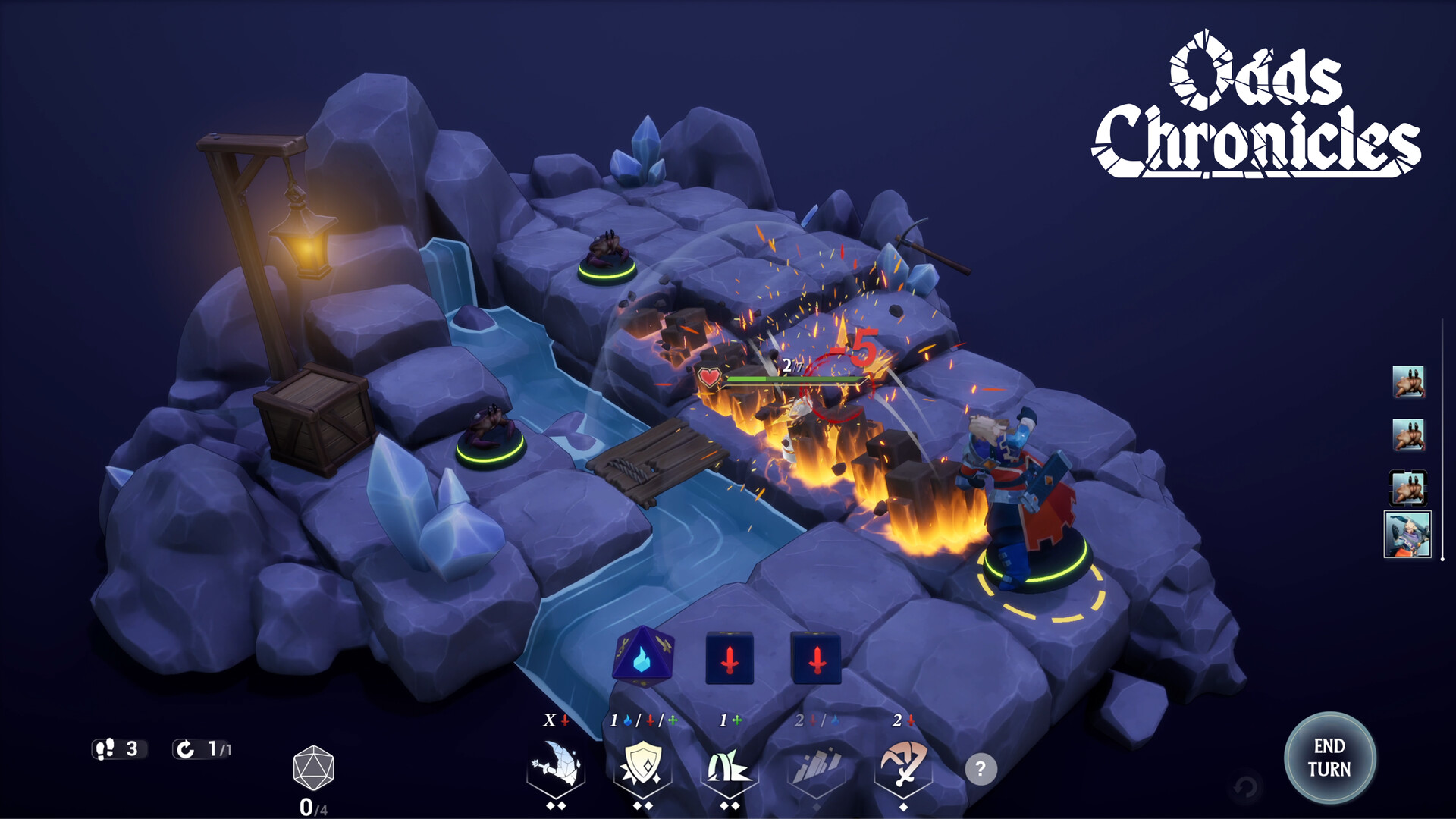Select the shield defense ability
Image resolution: width=1456 pixels, height=819 pixels.
coord(642,764)
